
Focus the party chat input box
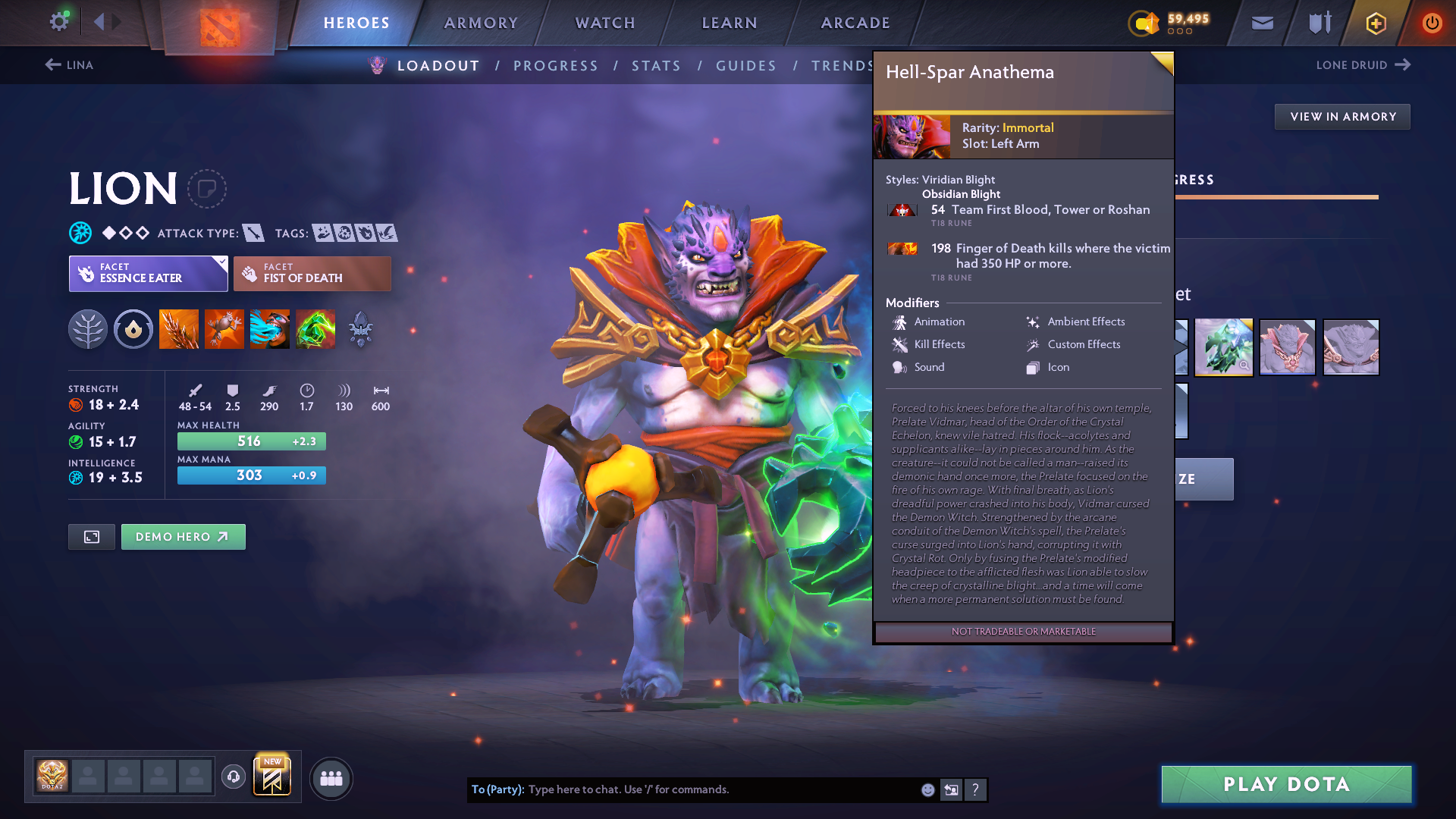point(720,789)
